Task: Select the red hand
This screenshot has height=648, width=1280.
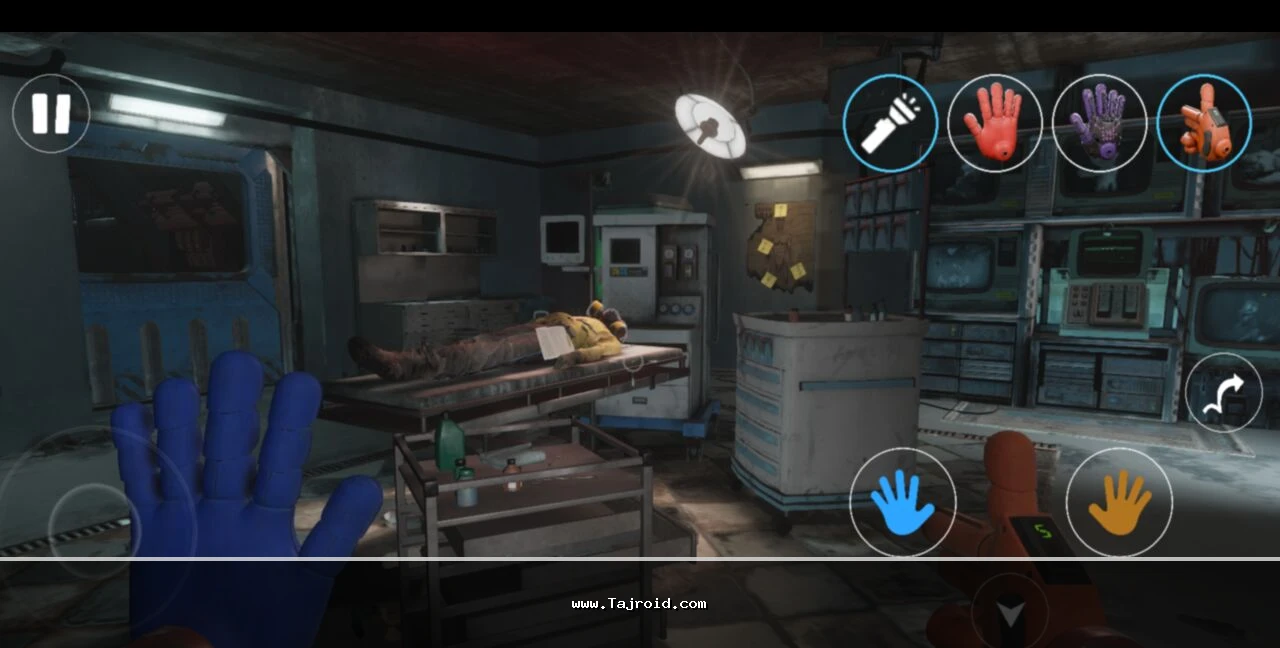Action: (994, 123)
